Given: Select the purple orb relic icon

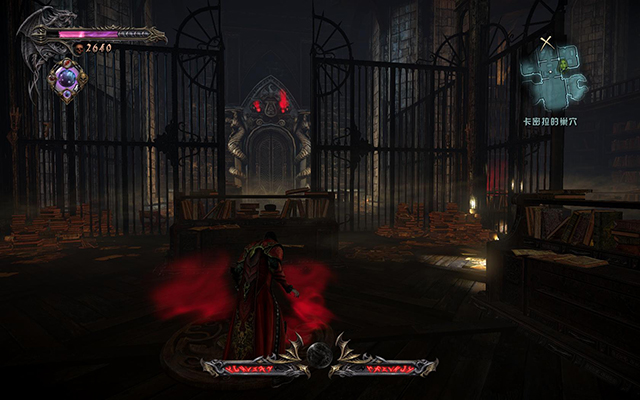Looking at the screenshot, I should 69,79.
